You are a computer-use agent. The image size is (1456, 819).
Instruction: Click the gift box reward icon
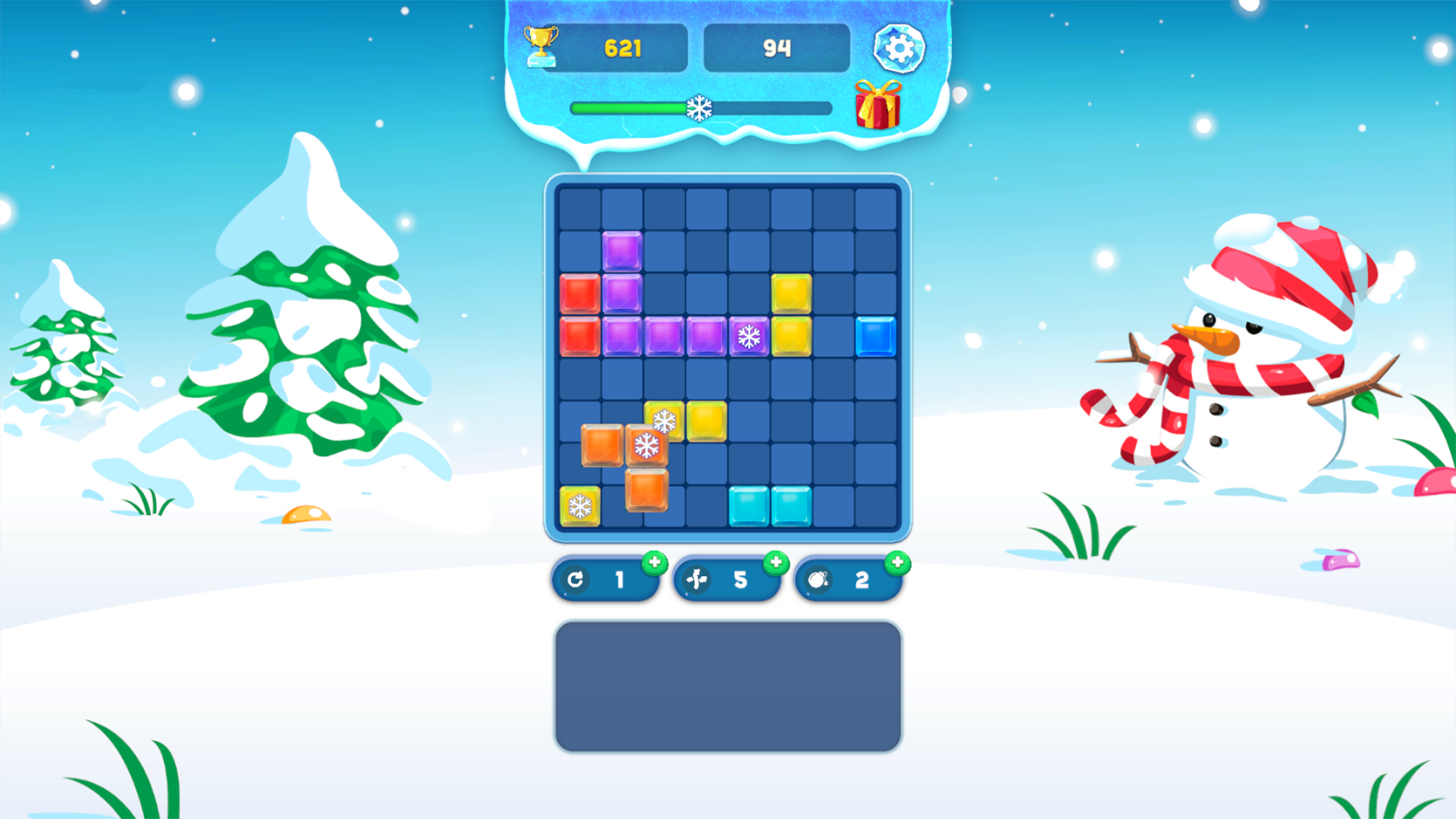(x=877, y=106)
